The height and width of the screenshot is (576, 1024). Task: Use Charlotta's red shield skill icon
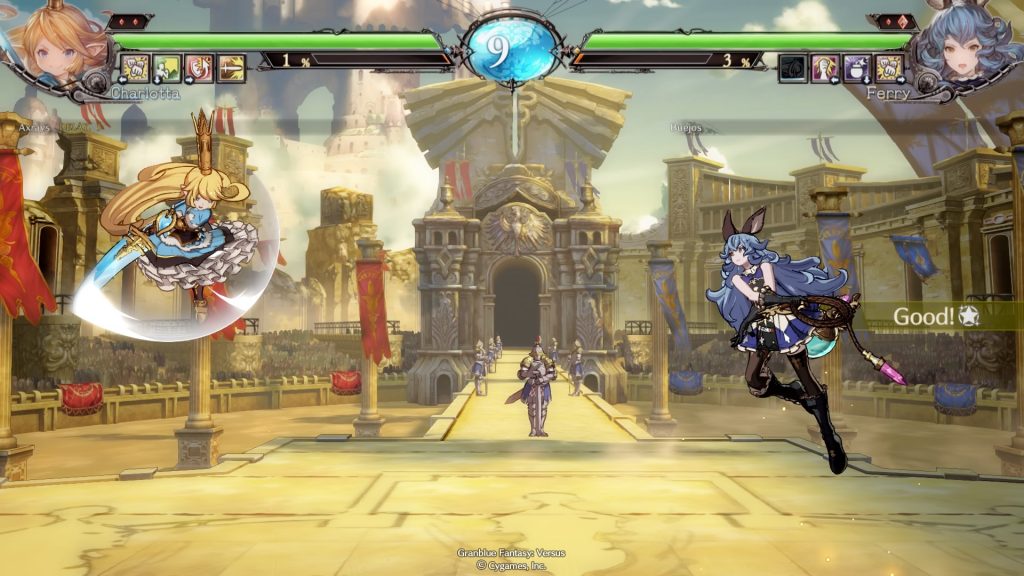200,68
